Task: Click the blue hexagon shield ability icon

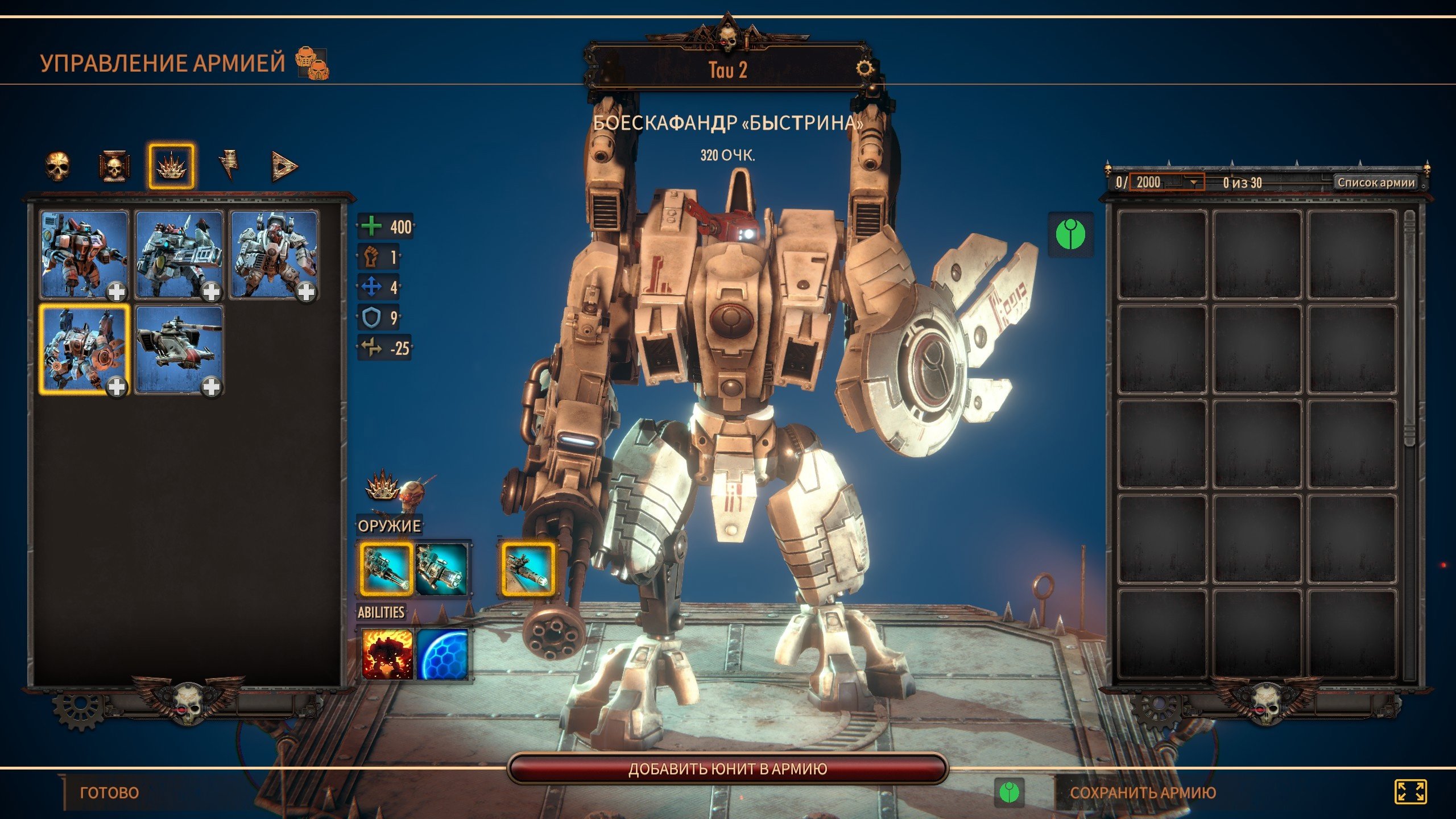Action: 442,654
